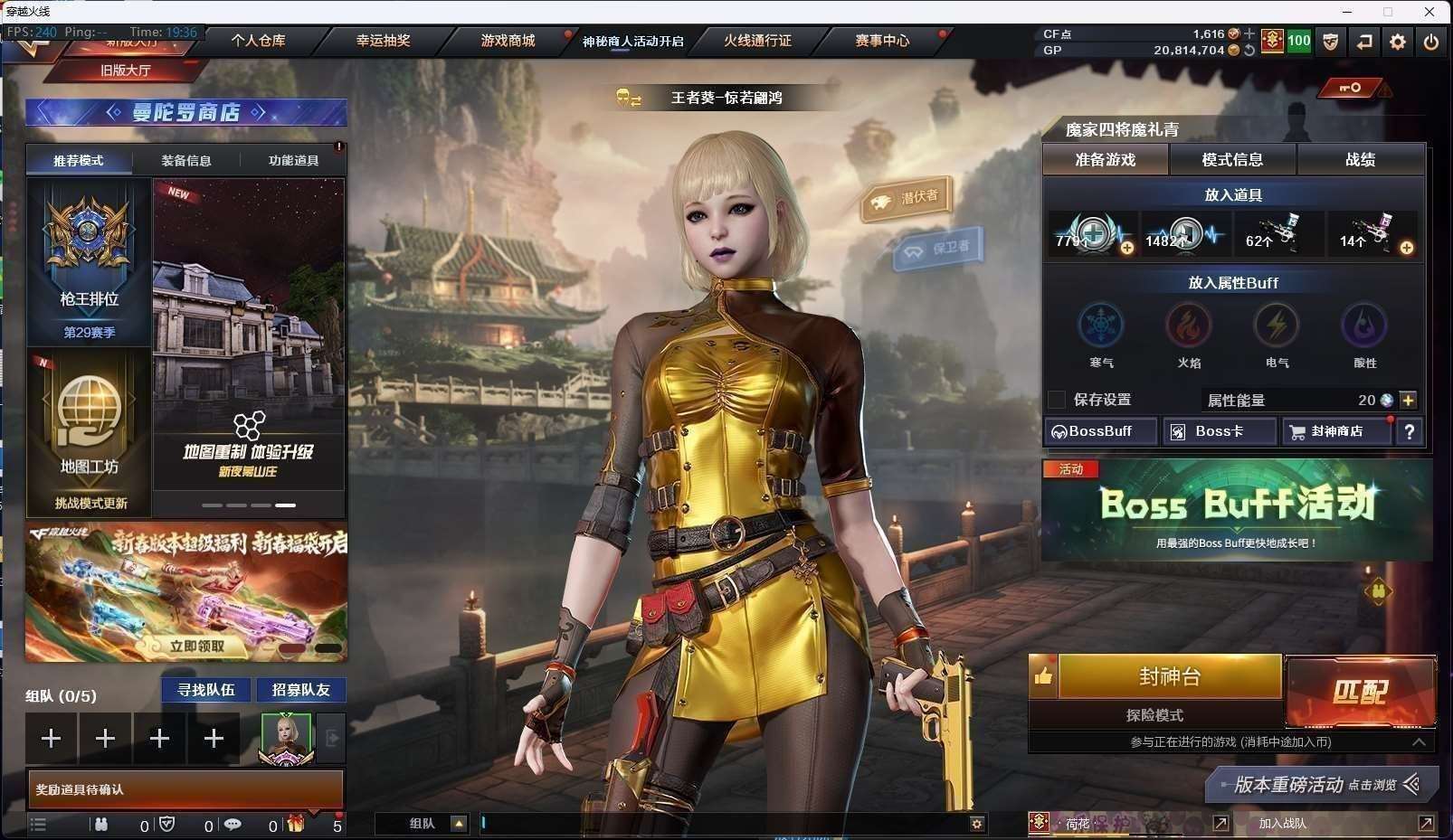The height and width of the screenshot is (840, 1453).
Task: Open the 战绩 record tab
Action: [x=1360, y=160]
